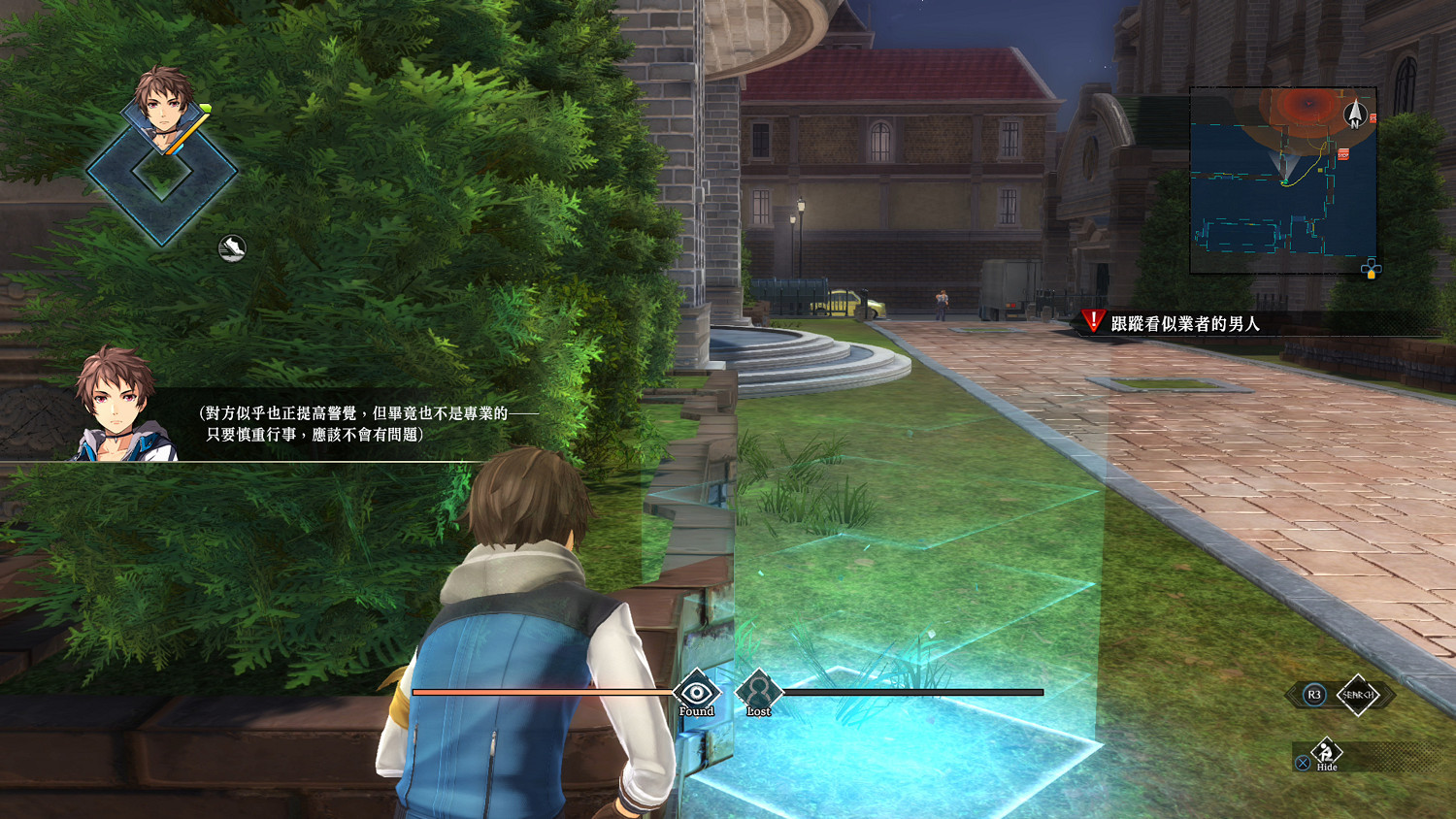
Task: Click the chevron beside the Search prompt
Action: pos(1387,694)
